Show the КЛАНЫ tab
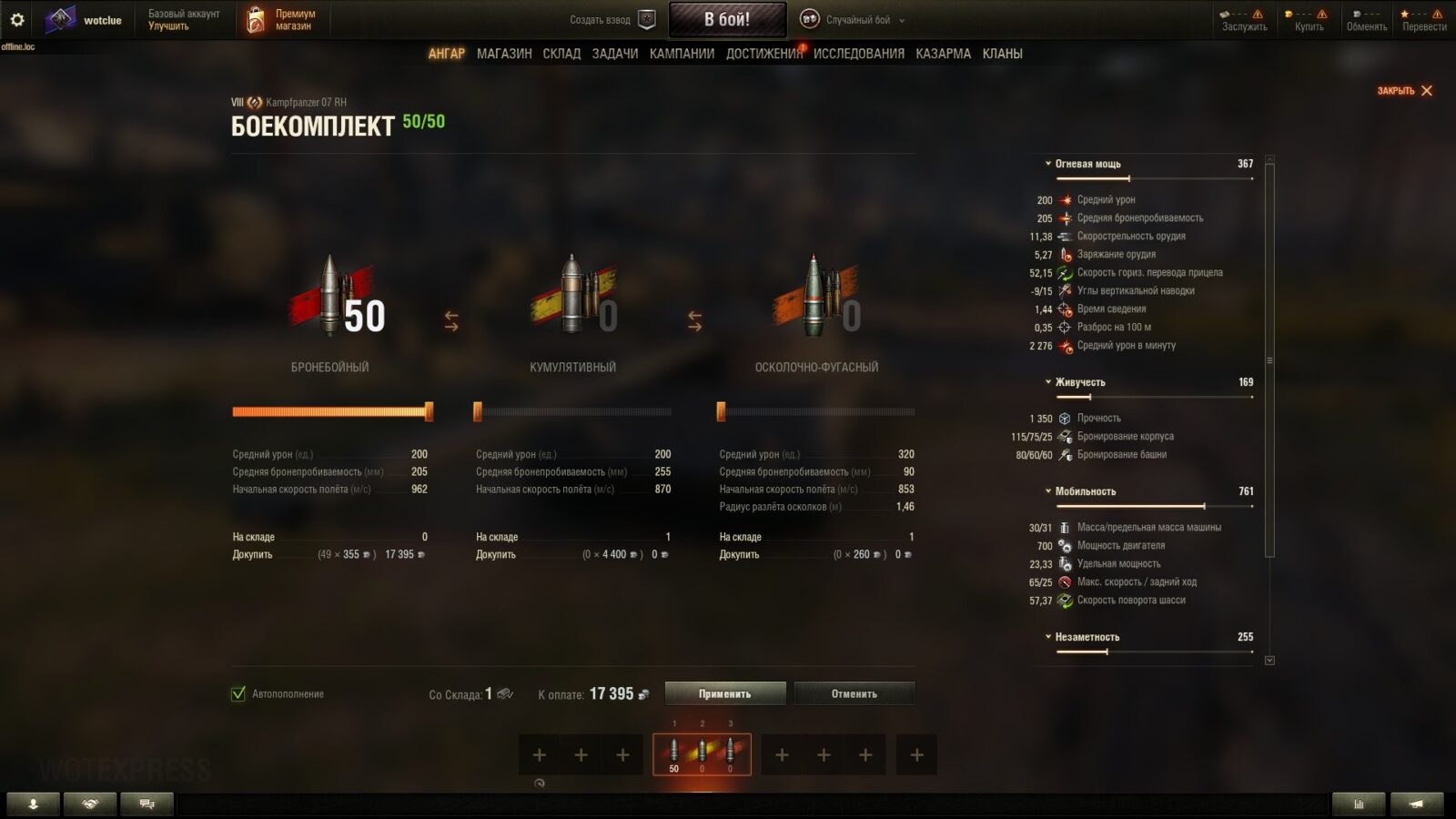1456x819 pixels. (1002, 54)
